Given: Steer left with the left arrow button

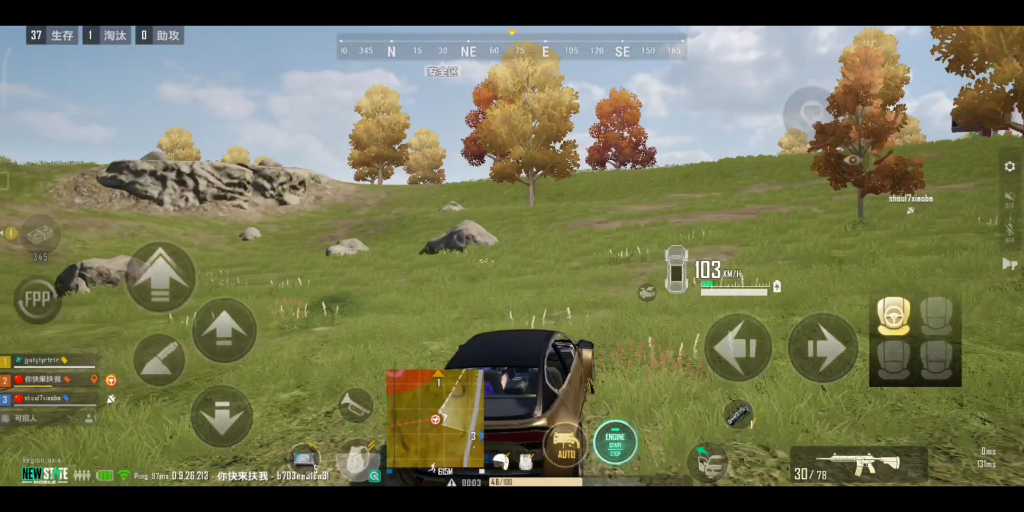Looking at the screenshot, I should [x=738, y=348].
